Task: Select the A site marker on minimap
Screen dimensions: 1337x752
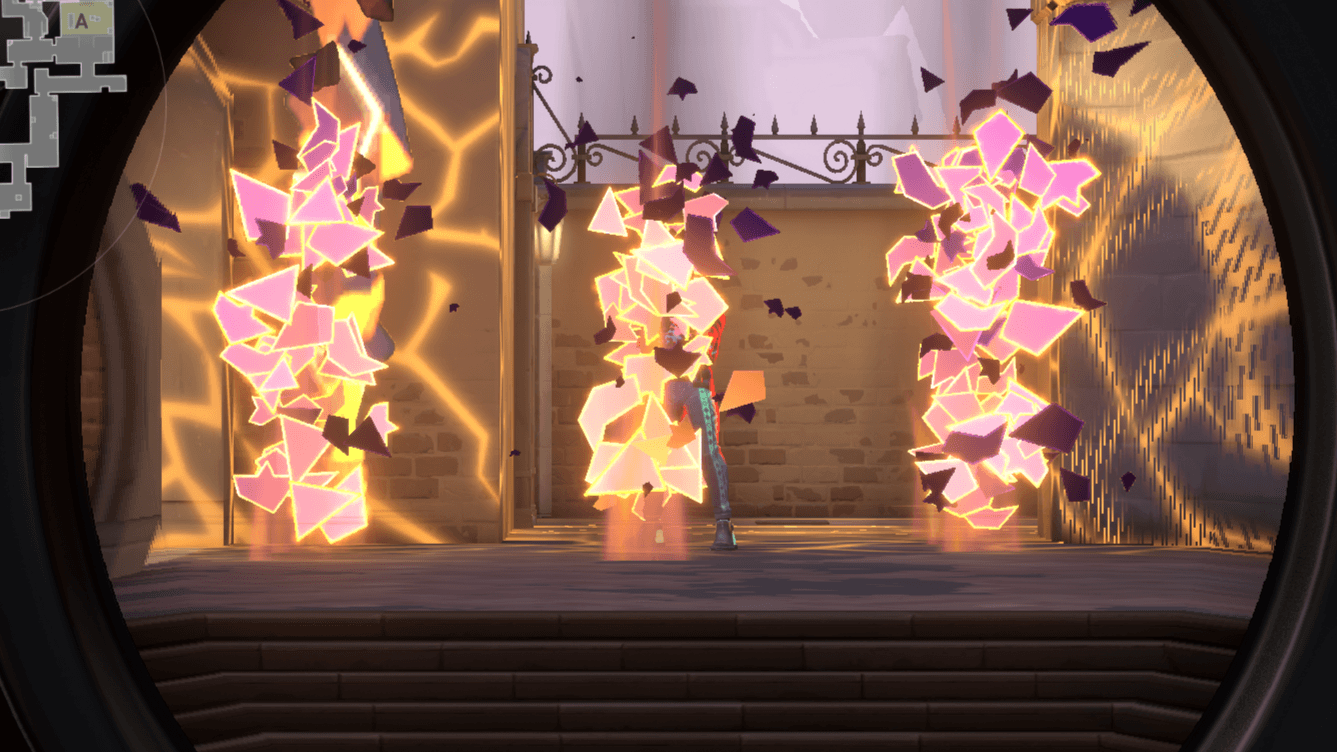Action: (81, 20)
